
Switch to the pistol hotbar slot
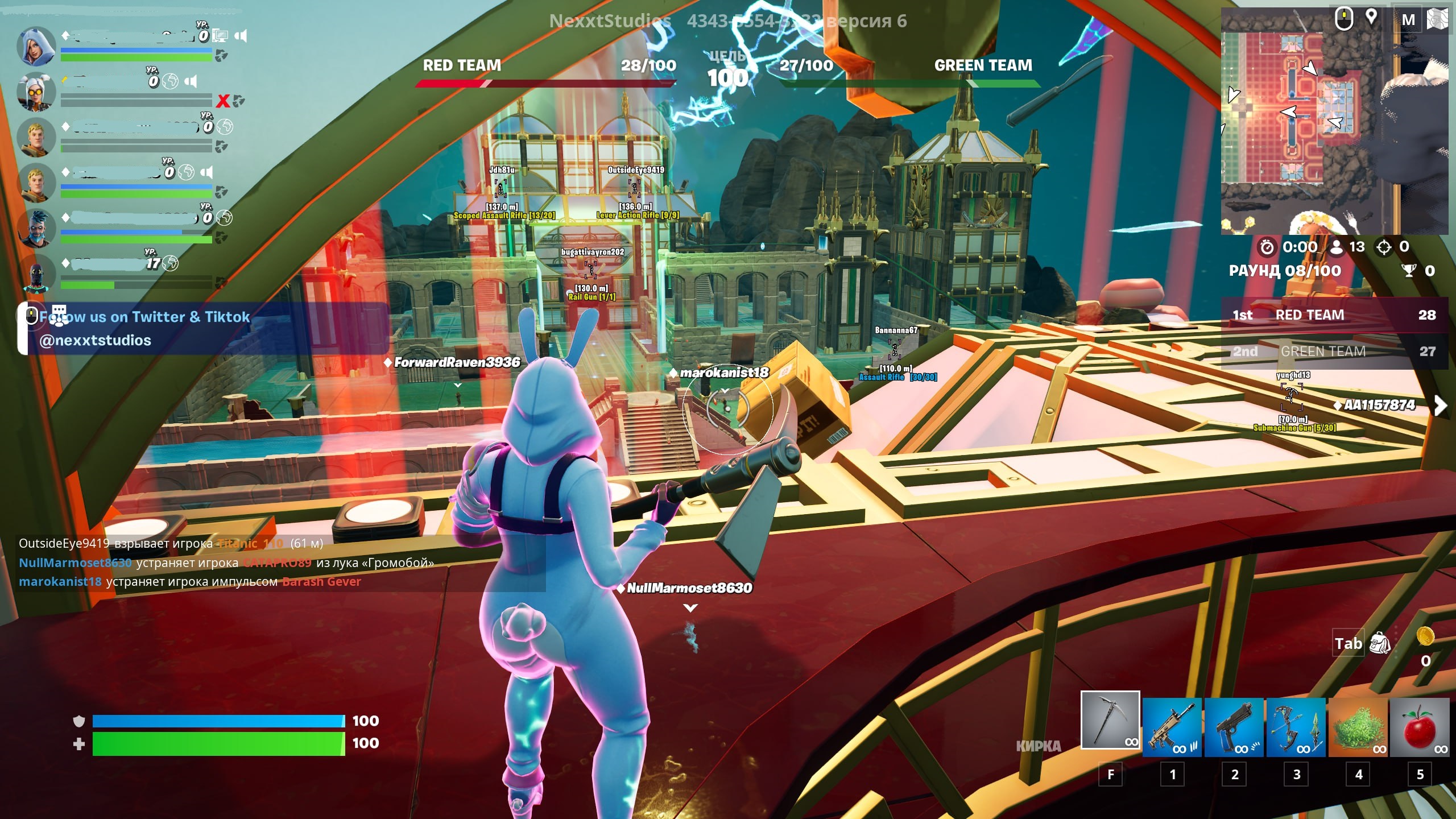(1234, 727)
